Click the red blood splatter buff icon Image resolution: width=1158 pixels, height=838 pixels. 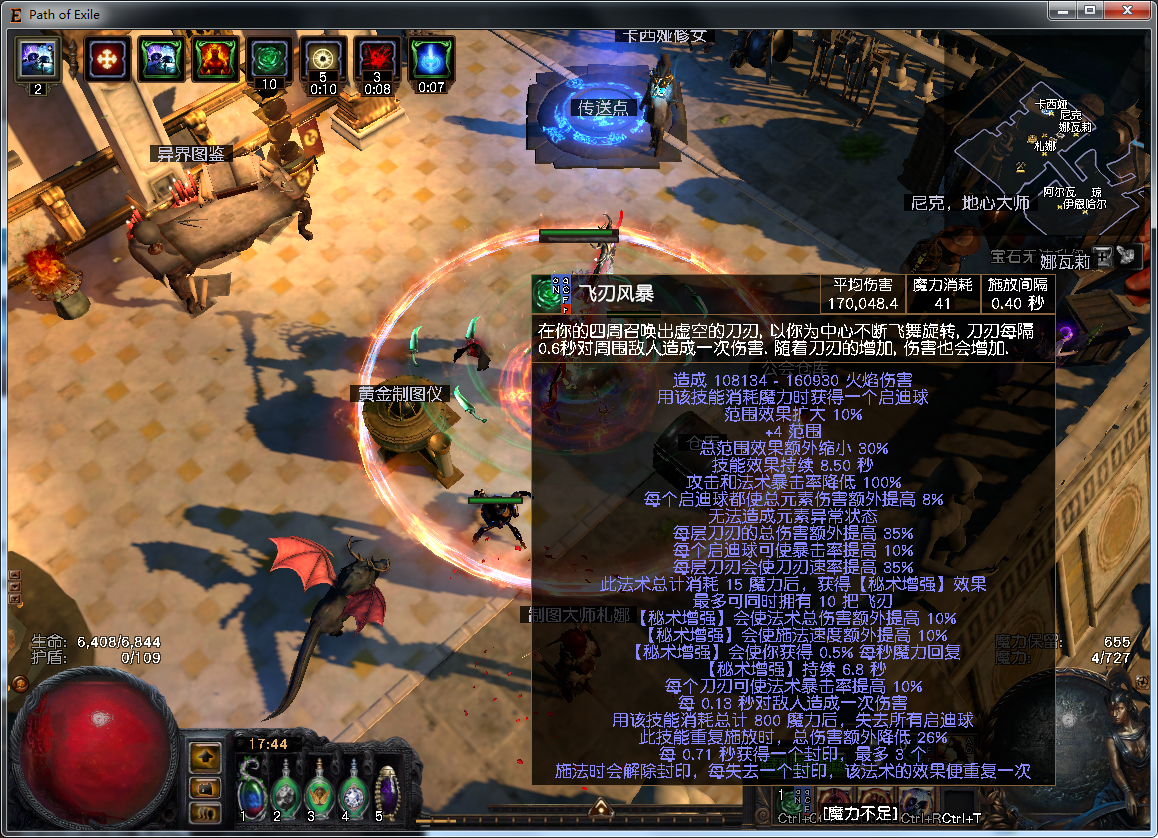pos(377,60)
